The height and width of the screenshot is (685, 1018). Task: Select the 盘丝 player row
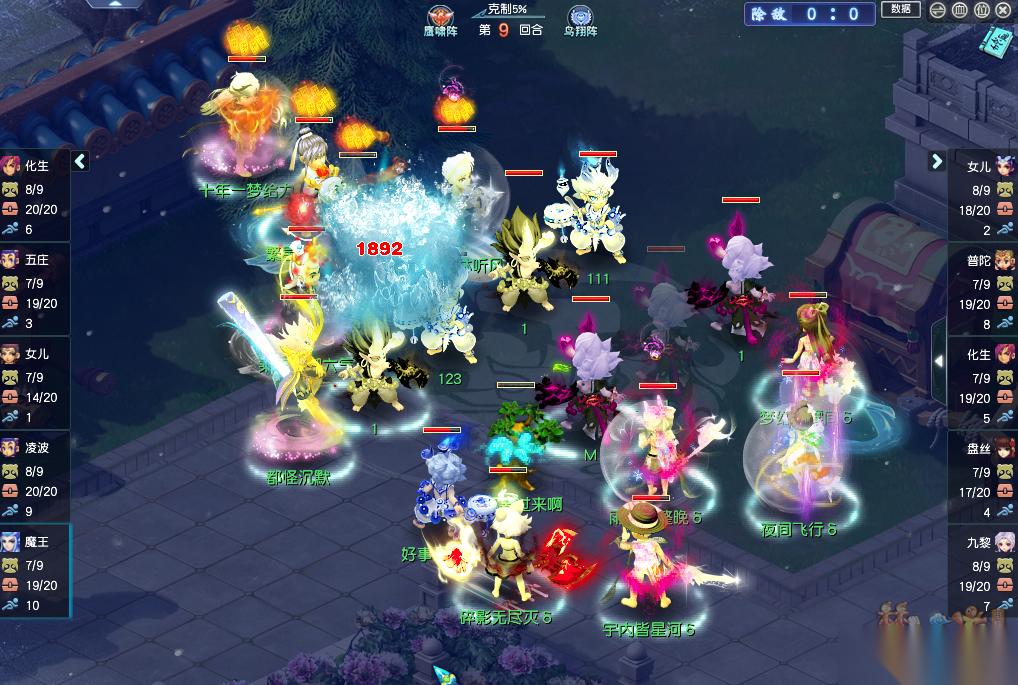tap(982, 475)
